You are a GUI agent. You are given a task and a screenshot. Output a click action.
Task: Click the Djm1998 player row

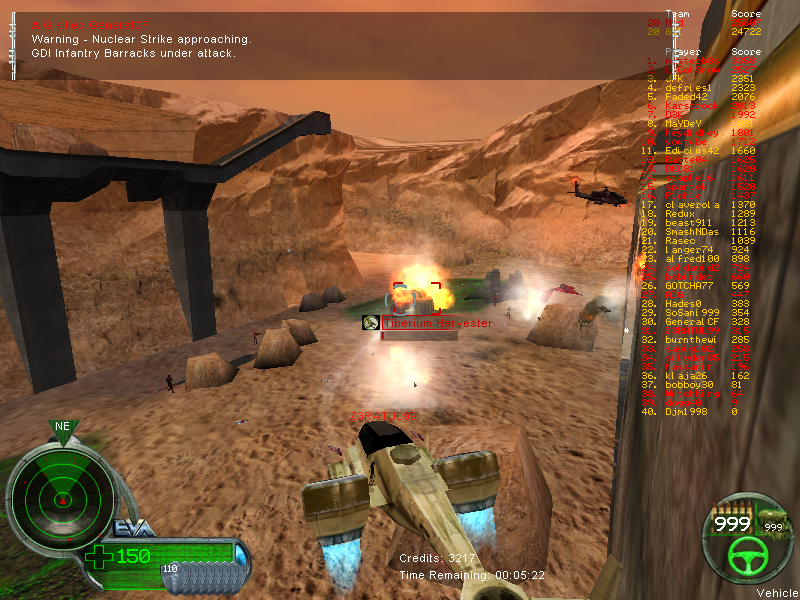[689, 412]
